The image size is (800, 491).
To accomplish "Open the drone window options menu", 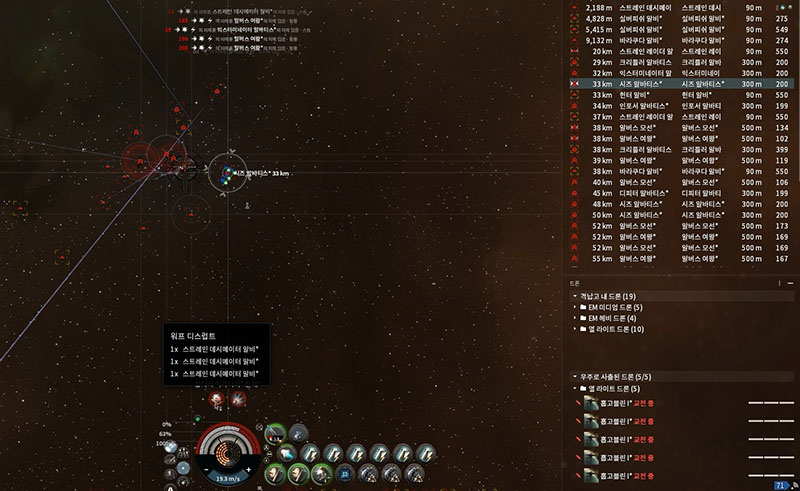I will (779, 283).
